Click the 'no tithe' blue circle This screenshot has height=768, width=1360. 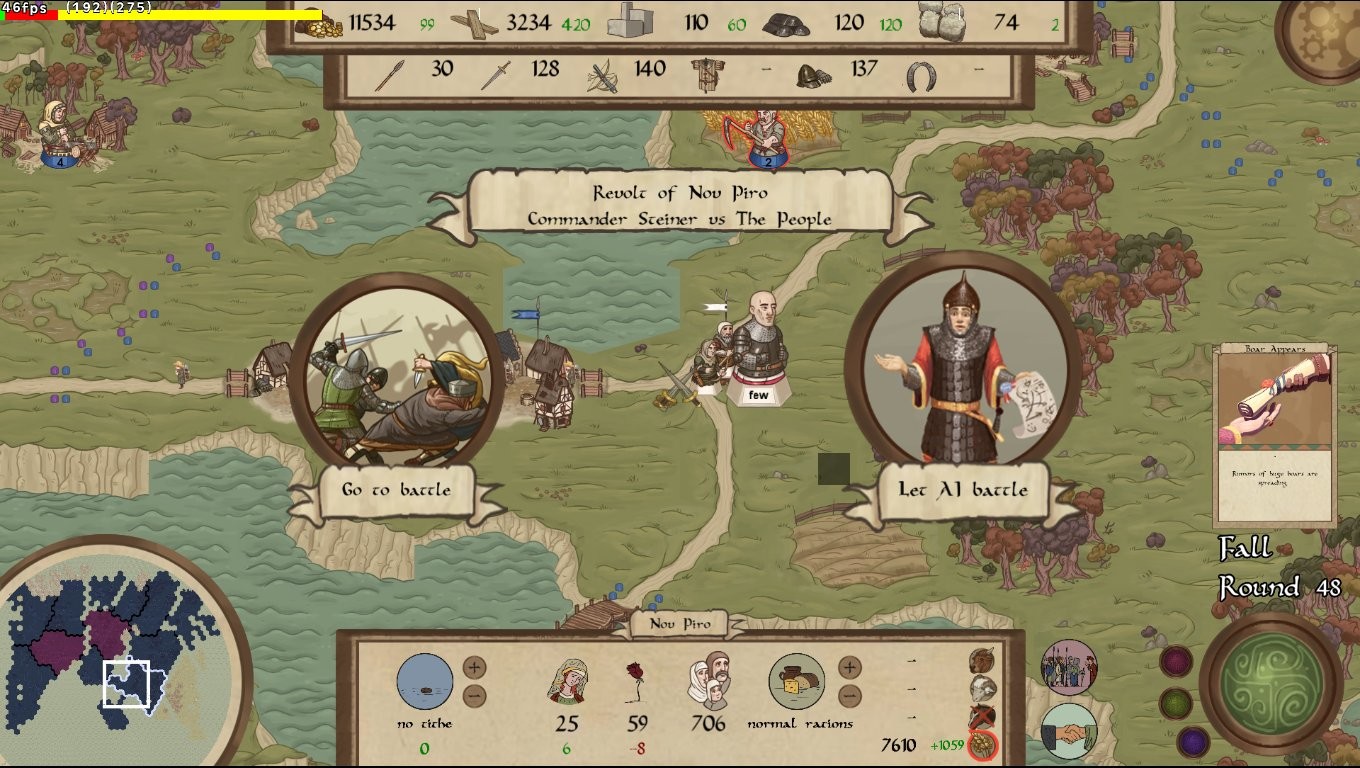425,681
